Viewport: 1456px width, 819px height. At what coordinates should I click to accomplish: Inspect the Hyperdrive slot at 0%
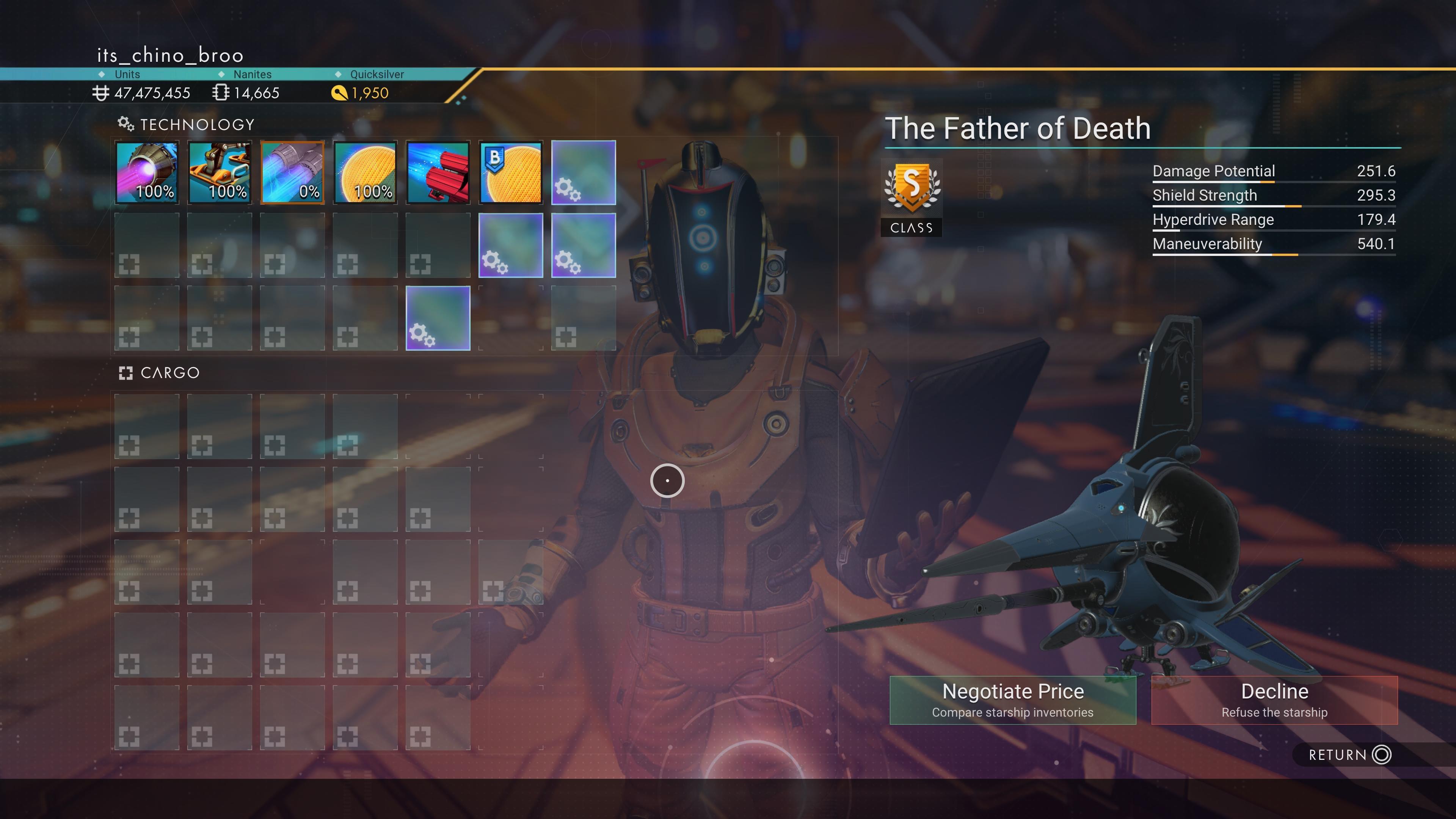tap(292, 173)
